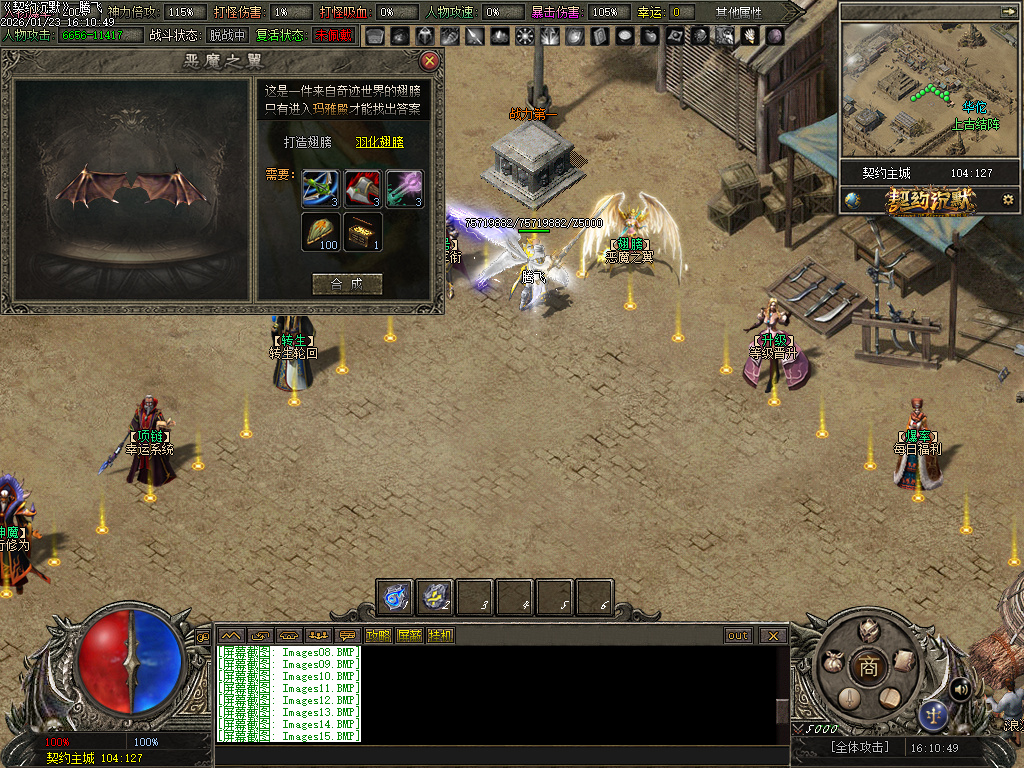1024x768 pixels.
Task: Select the 100-count orange feather material slot
Action: (x=322, y=231)
